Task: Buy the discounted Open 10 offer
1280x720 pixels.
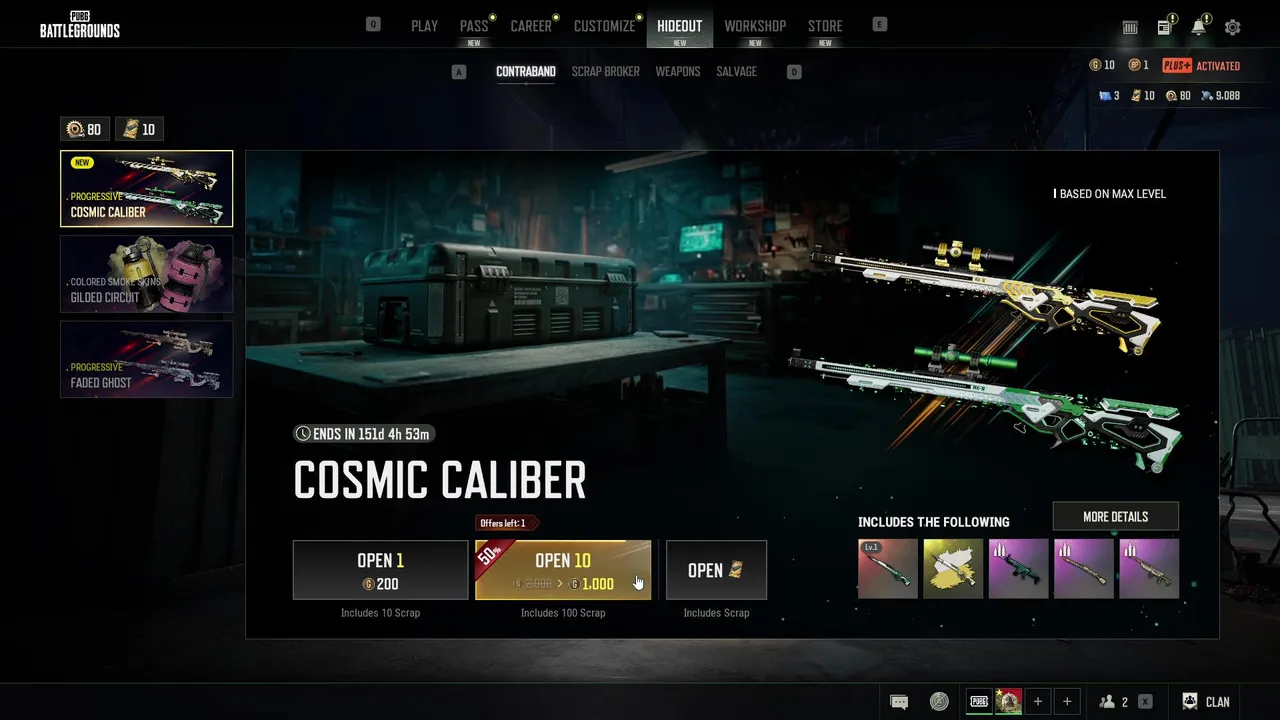Action: pyautogui.click(x=563, y=570)
